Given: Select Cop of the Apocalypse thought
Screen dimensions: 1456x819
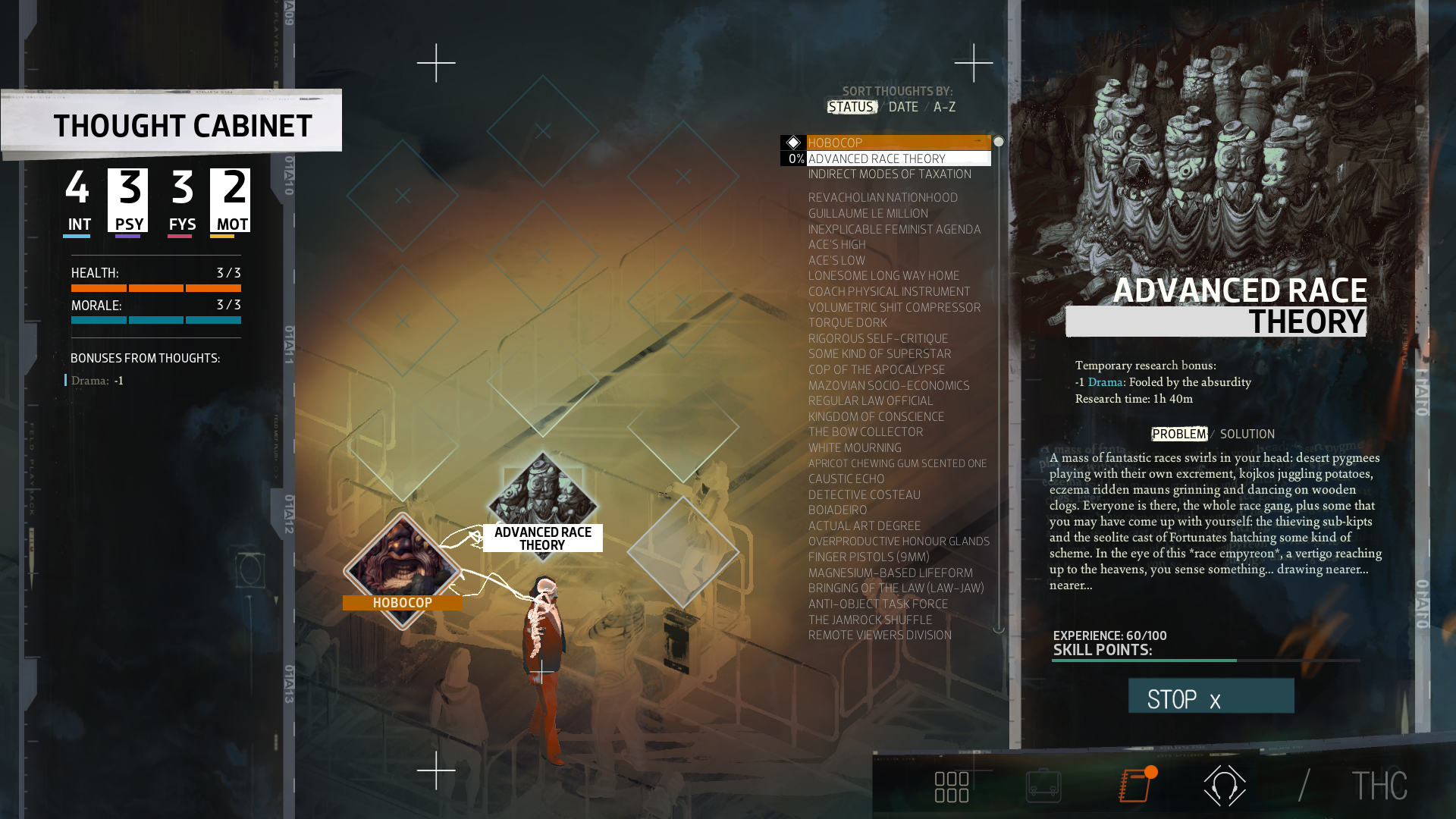Looking at the screenshot, I should 876,370.
